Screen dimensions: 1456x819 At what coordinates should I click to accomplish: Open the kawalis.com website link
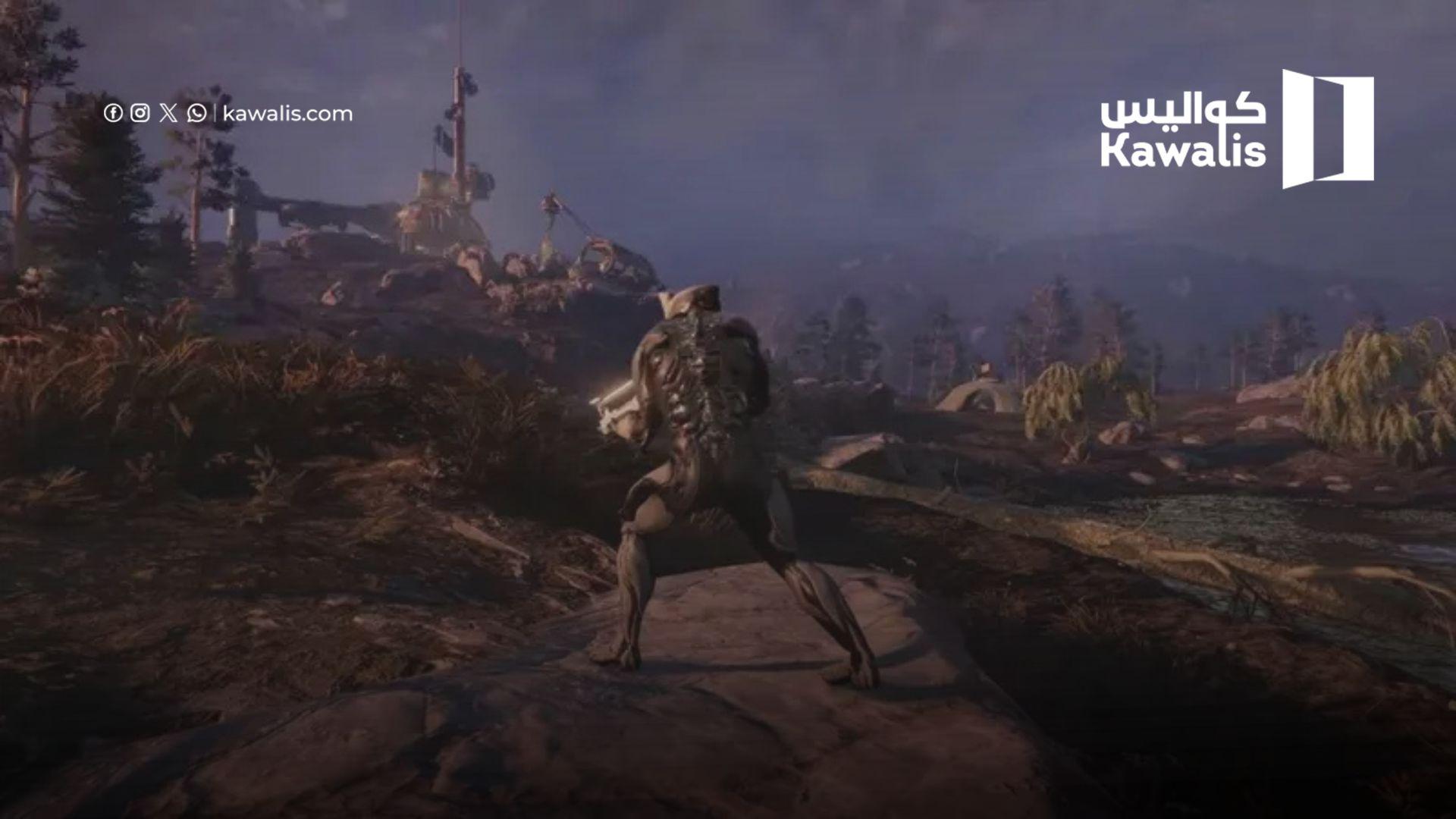[x=287, y=114]
